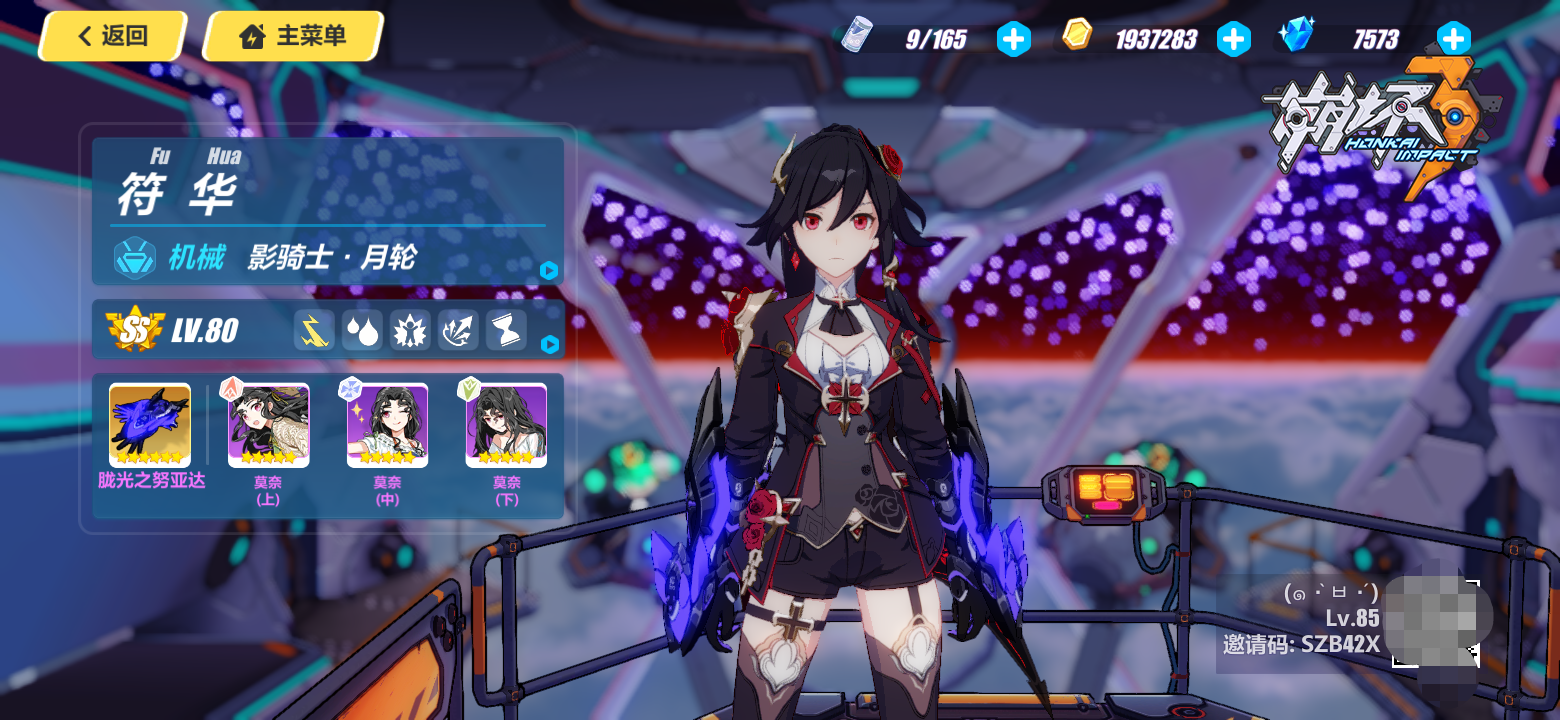Add stamina with the plus button
1560x720 pixels.
point(1013,40)
